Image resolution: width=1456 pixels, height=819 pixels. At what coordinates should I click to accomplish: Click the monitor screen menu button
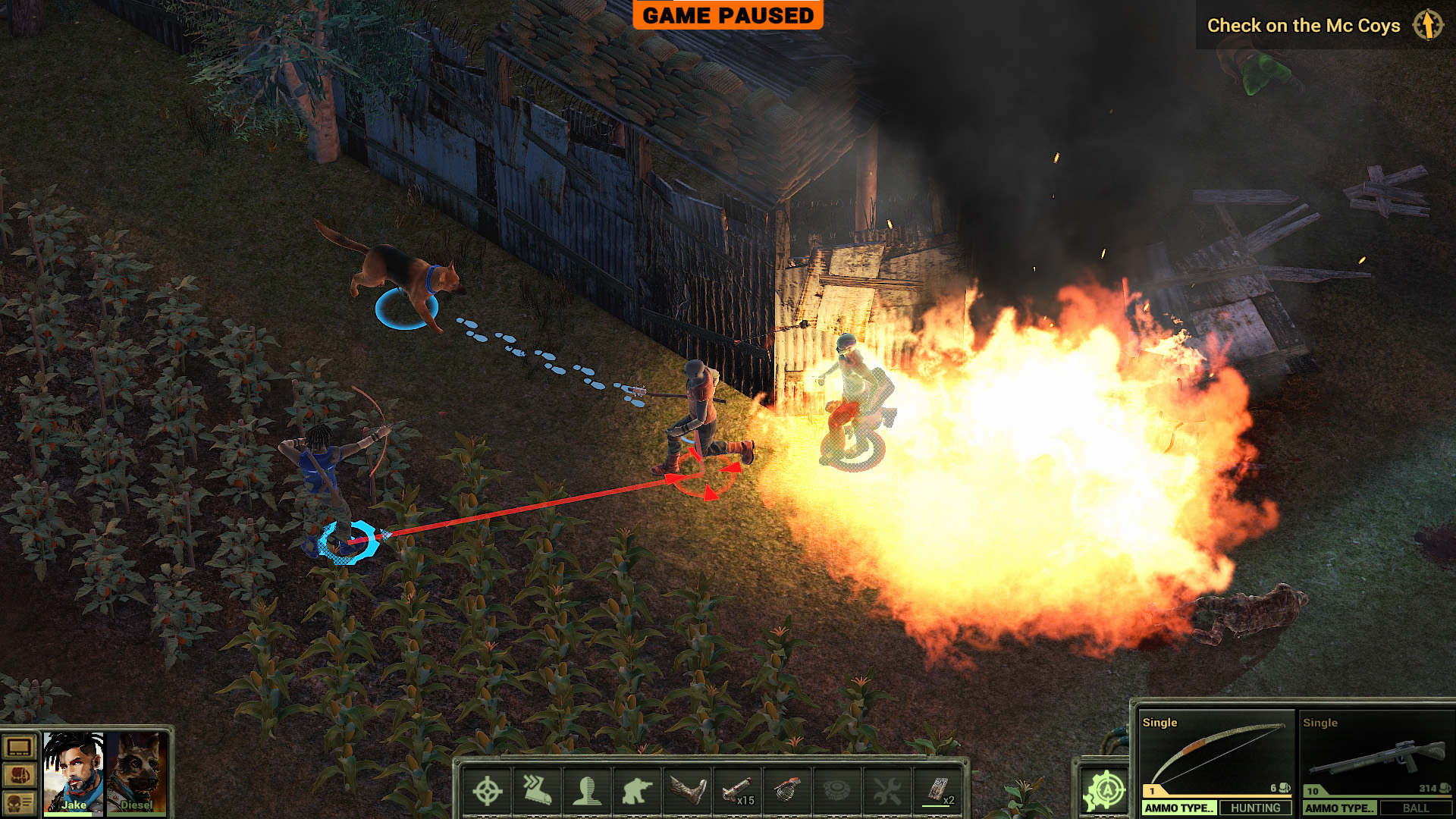coord(19,748)
